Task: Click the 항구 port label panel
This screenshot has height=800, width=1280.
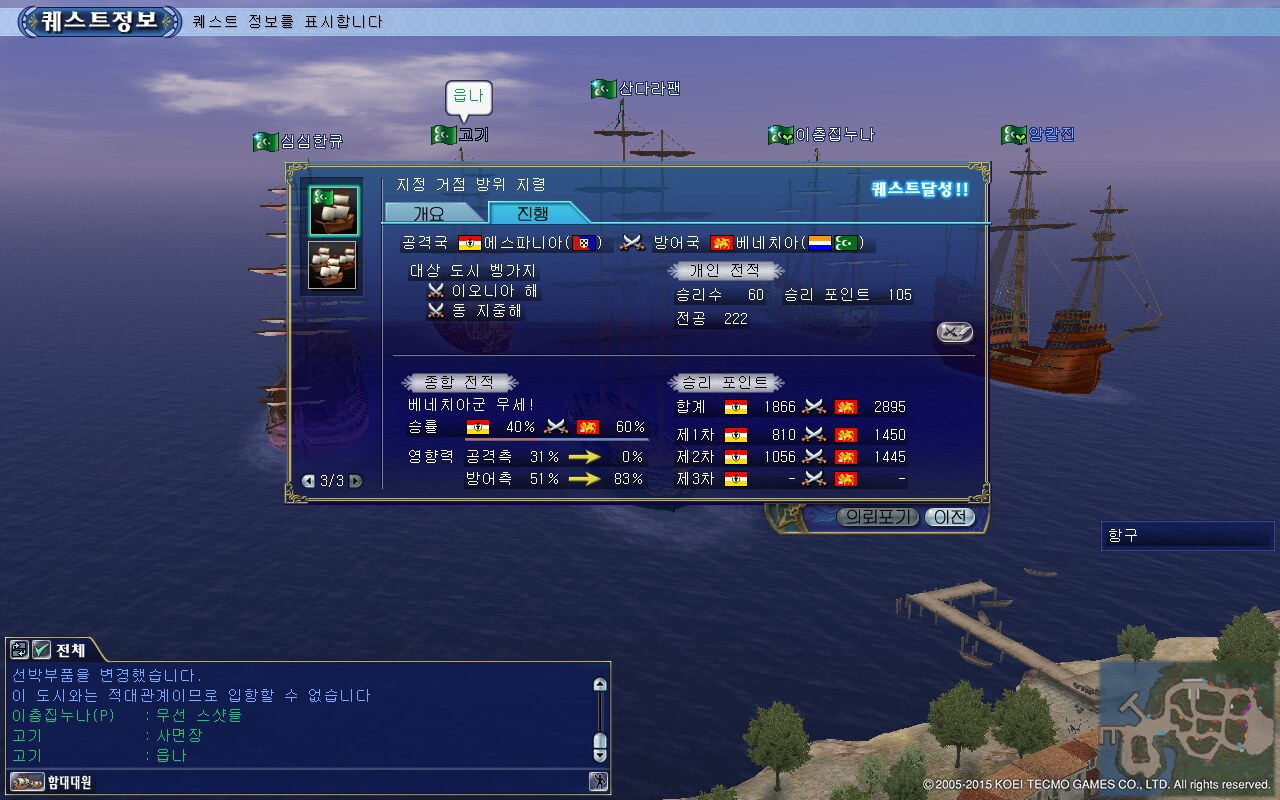Action: pyautogui.click(x=1187, y=535)
